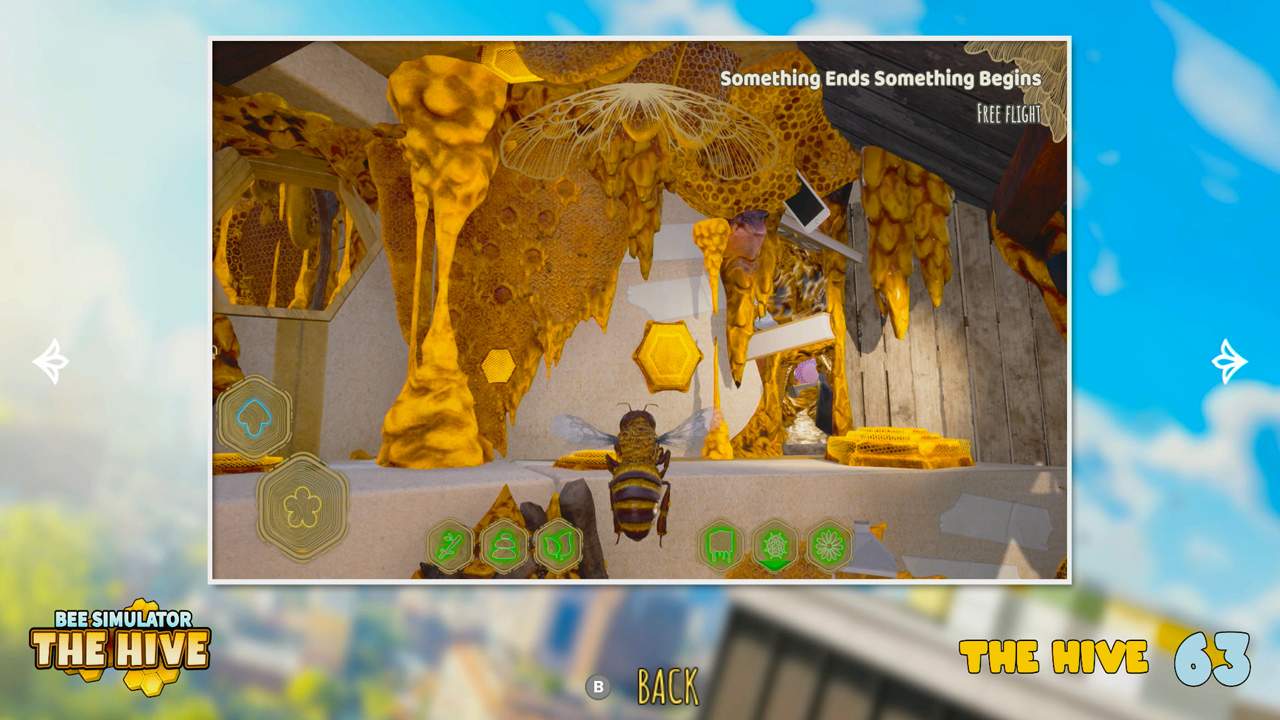Click the honeycomb frame icon

(x=721, y=545)
